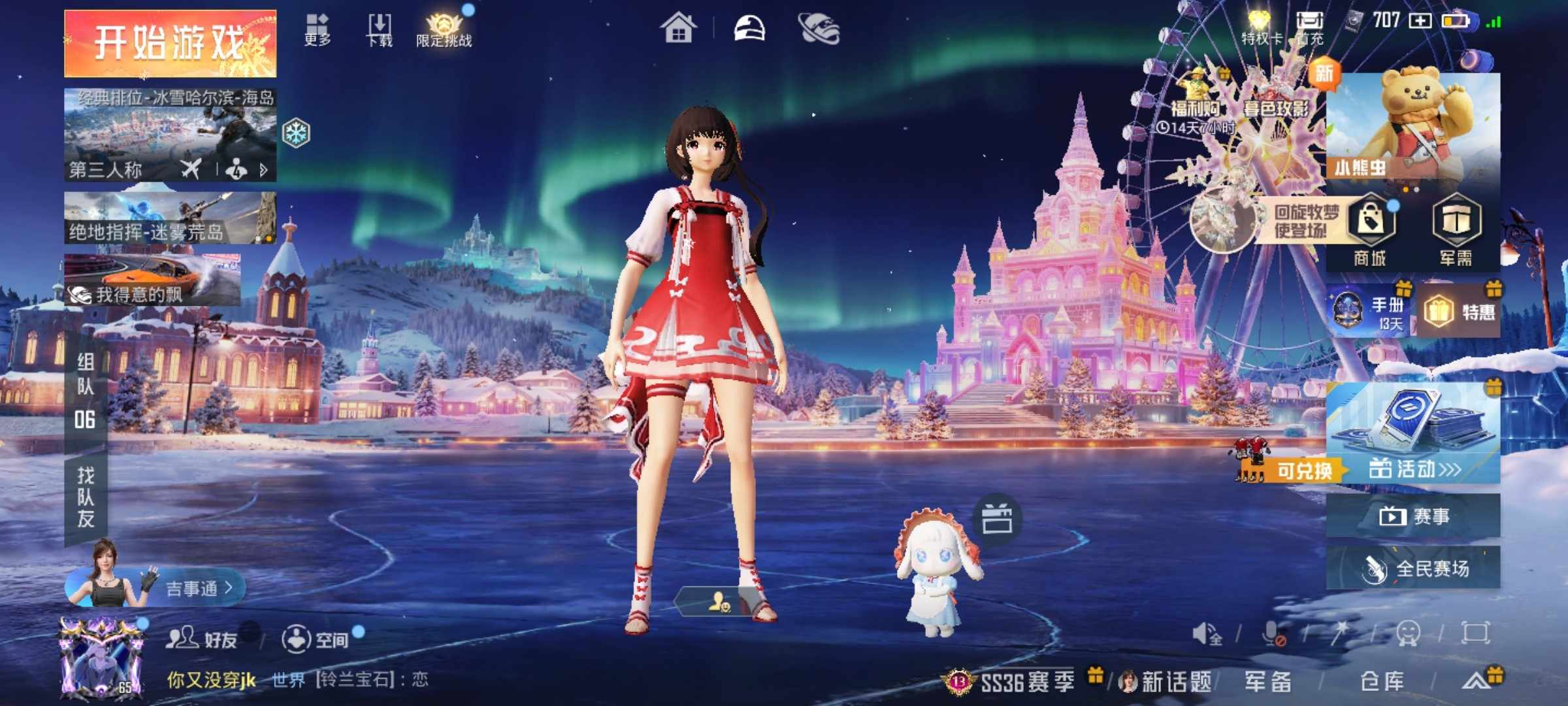Image resolution: width=1568 pixels, height=706 pixels.
Task: Open the 活动 events panel
Action: pyautogui.click(x=1413, y=468)
